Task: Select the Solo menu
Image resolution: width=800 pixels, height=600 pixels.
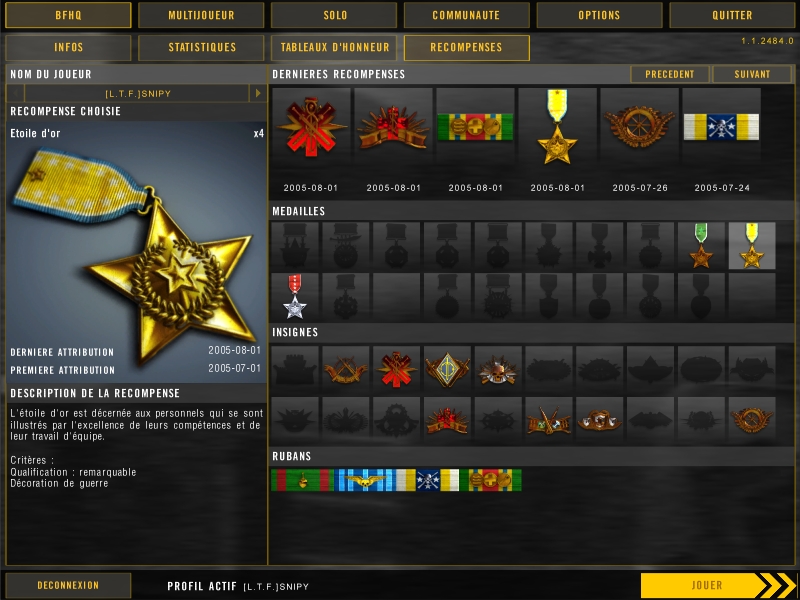Action: [x=333, y=15]
